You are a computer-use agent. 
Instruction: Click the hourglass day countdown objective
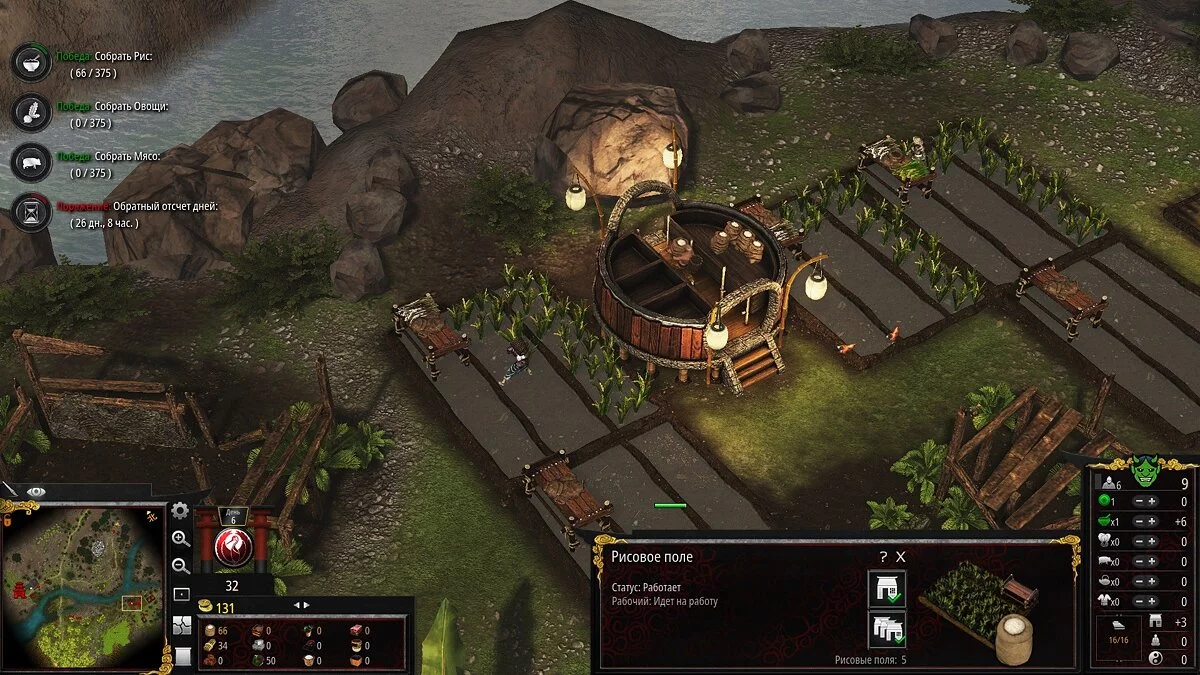(29, 212)
